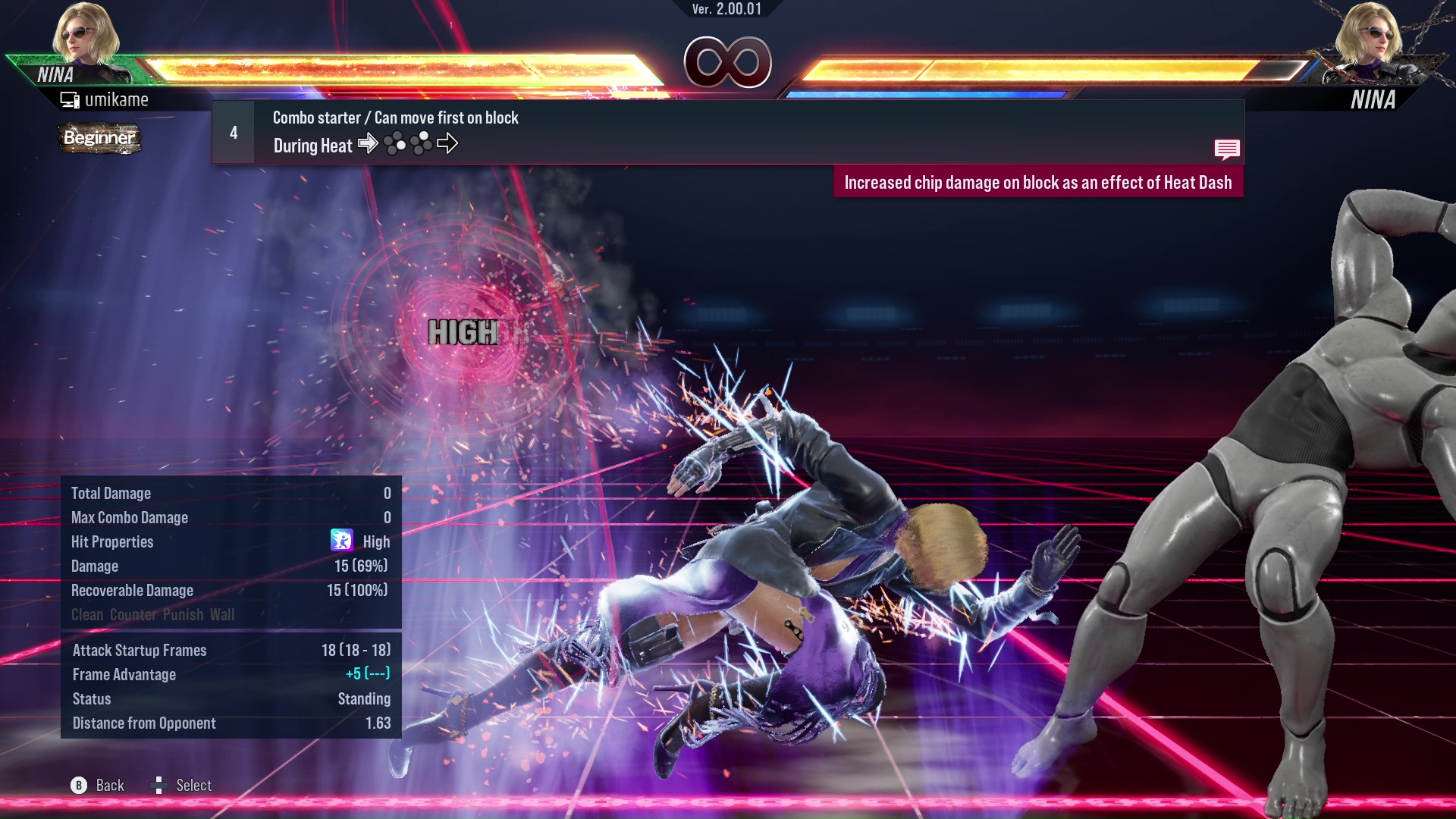Click the streamer monitor icon beside umikame
This screenshot has height=819, width=1456.
point(69,99)
